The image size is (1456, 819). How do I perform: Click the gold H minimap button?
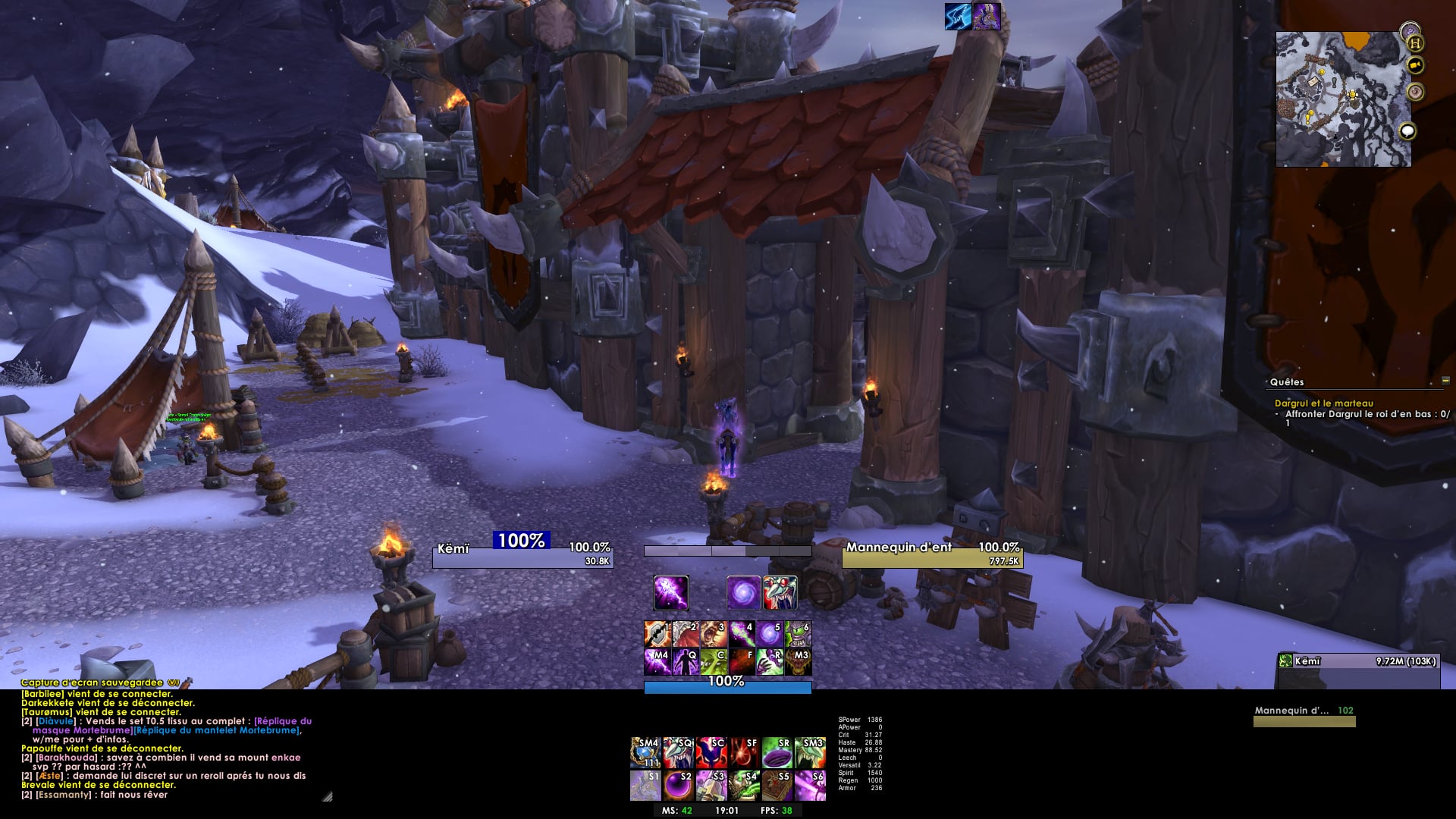(1415, 43)
